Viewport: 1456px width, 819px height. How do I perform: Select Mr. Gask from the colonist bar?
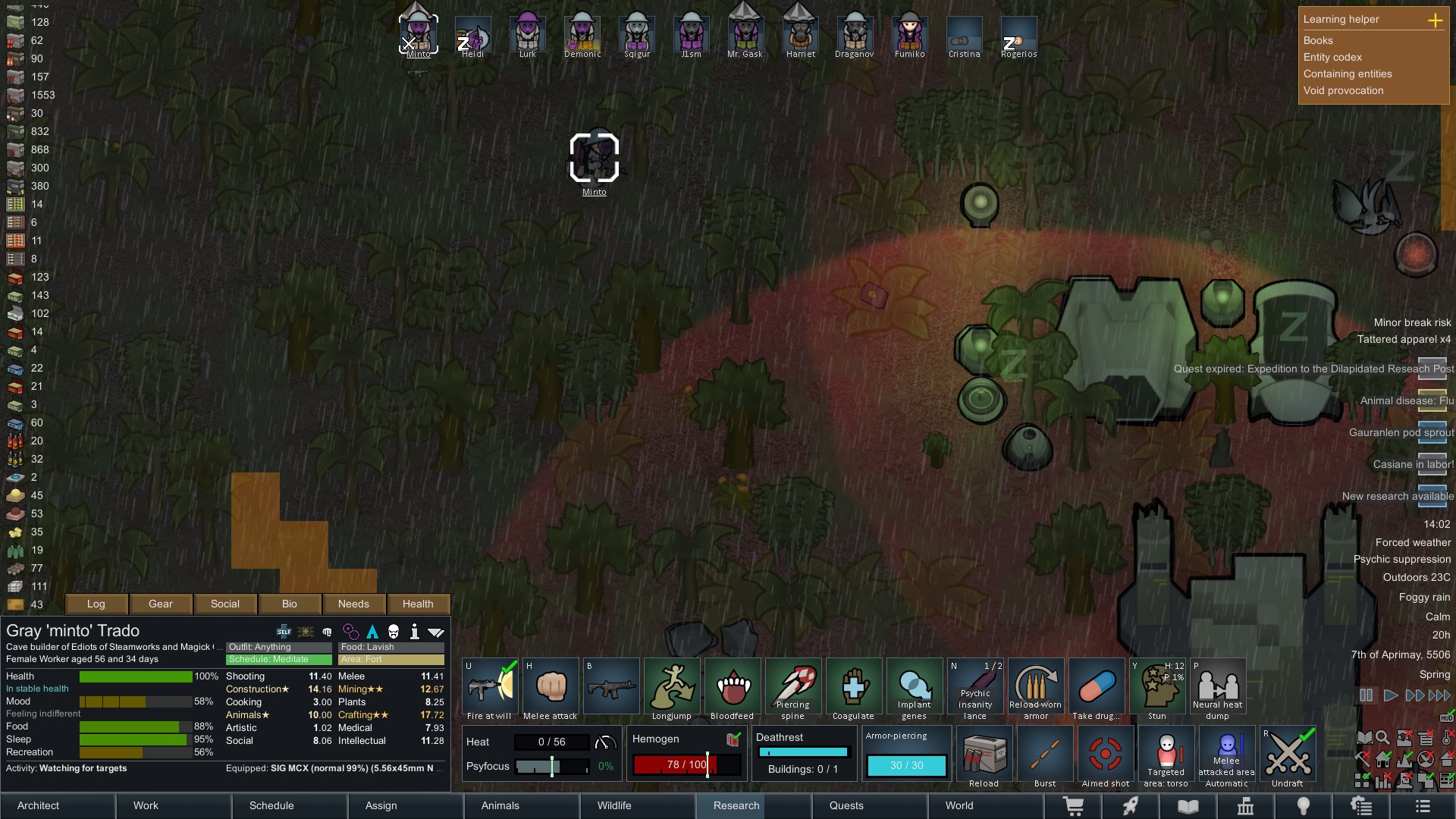745,35
